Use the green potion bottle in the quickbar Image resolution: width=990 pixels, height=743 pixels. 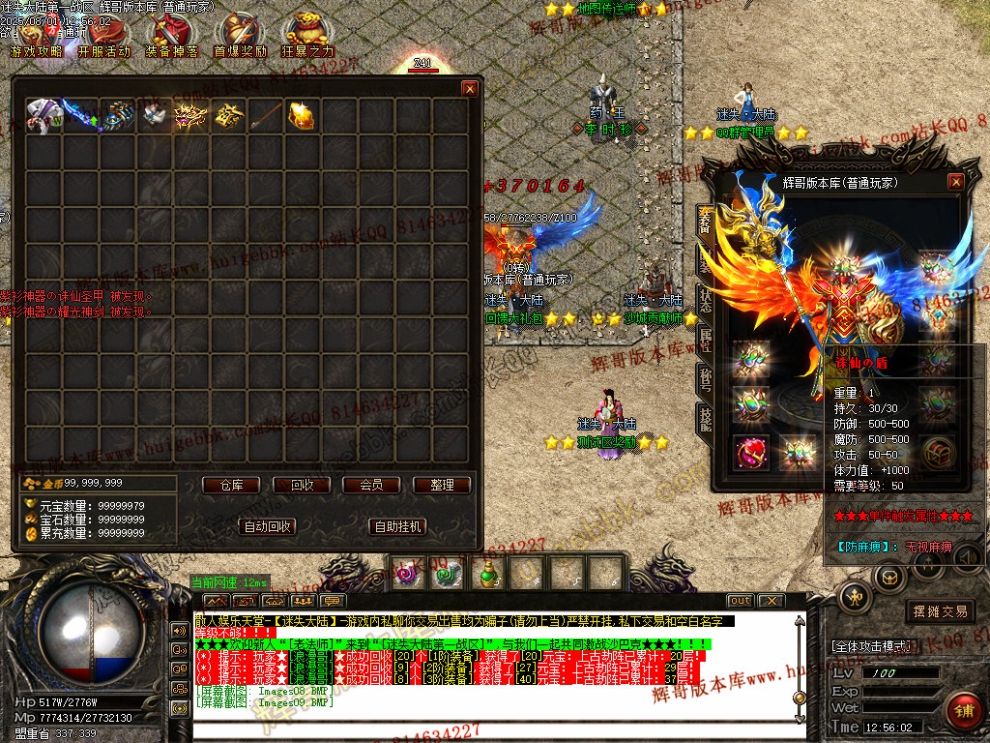(x=488, y=575)
